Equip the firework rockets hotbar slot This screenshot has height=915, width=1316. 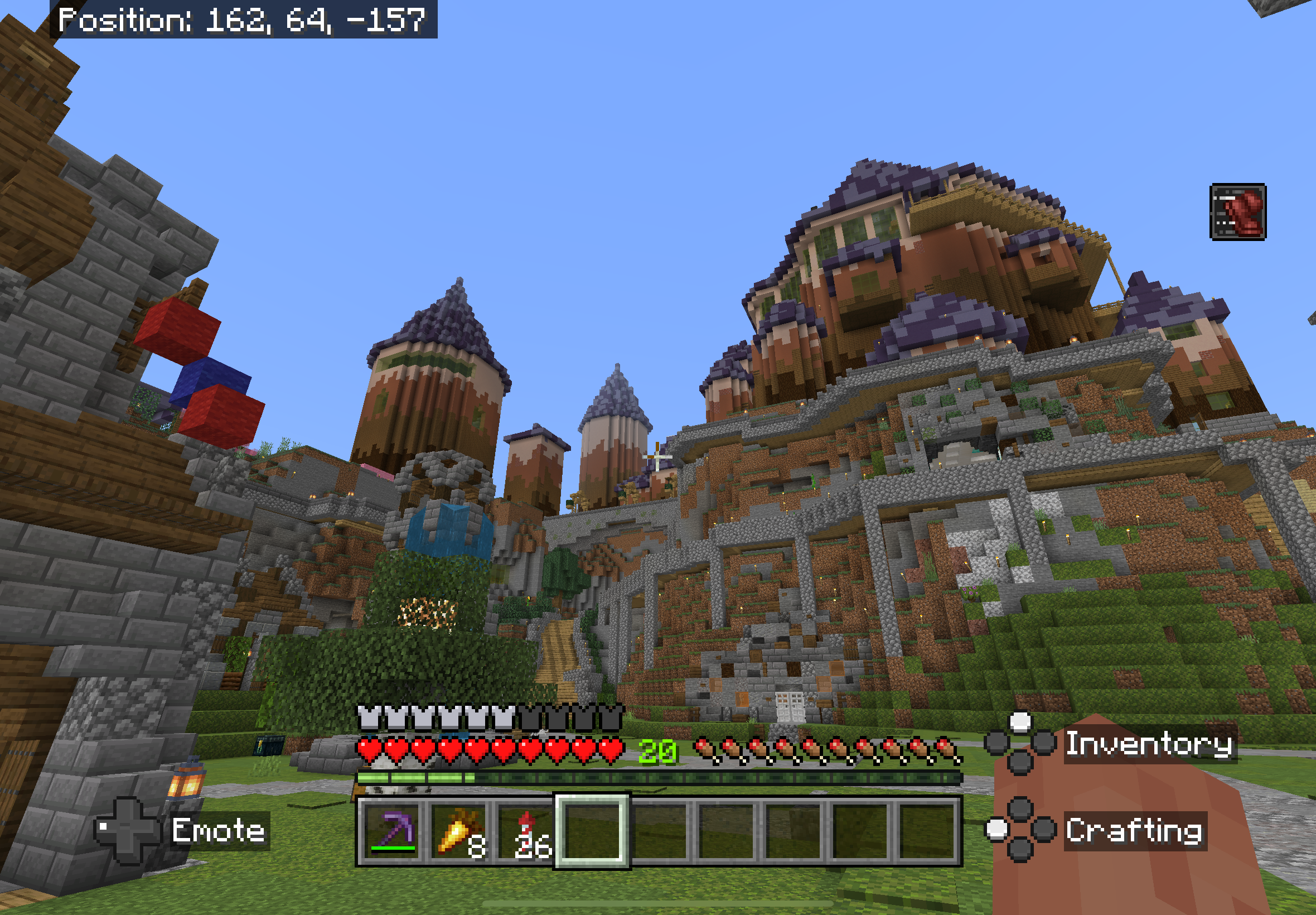pyautogui.click(x=526, y=831)
